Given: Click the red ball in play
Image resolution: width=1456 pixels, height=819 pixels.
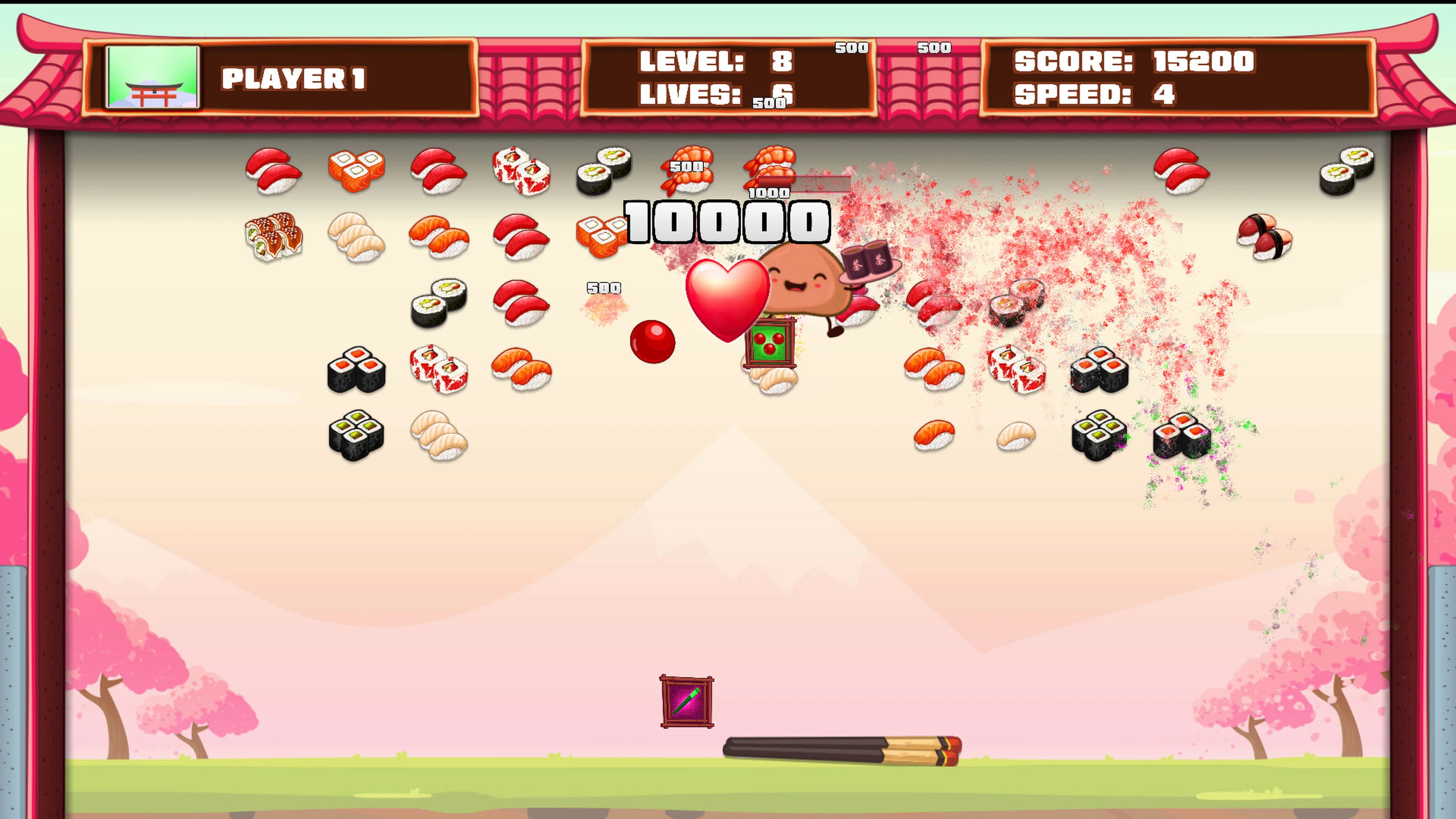Looking at the screenshot, I should pos(653,341).
